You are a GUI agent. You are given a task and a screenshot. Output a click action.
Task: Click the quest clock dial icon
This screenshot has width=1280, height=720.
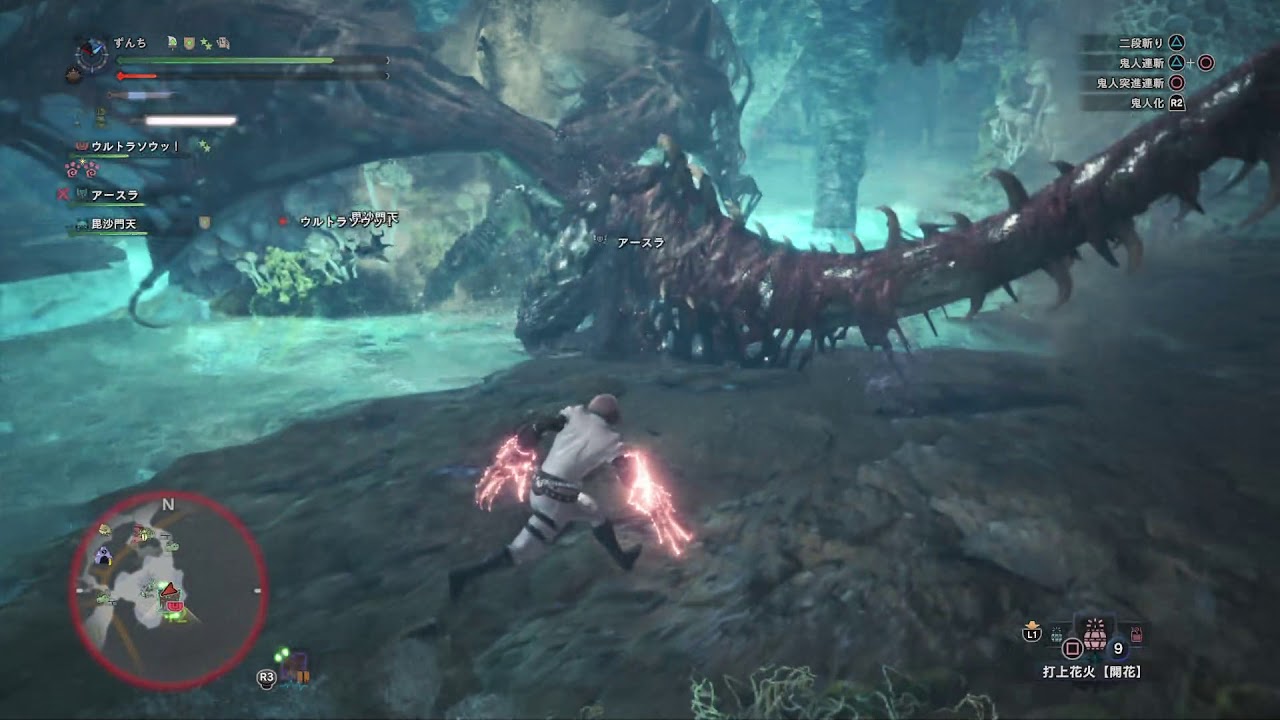coord(91,51)
